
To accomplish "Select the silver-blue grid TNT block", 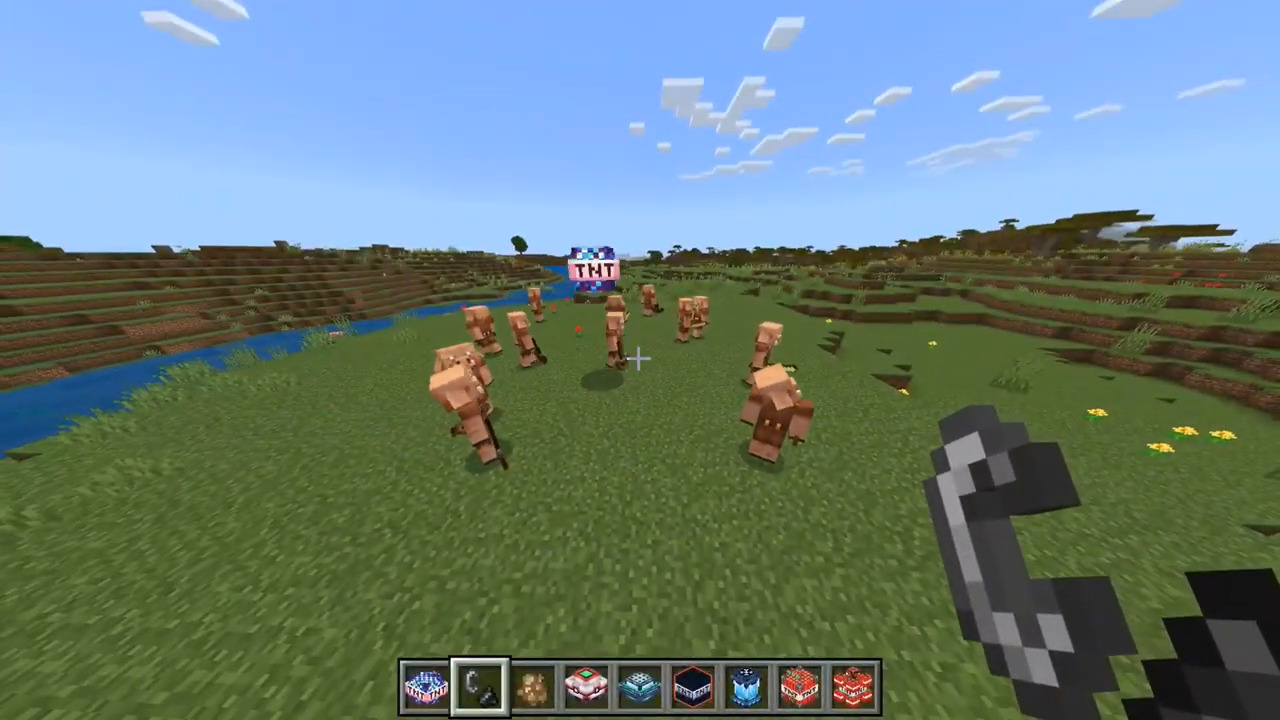I will pos(640,683).
